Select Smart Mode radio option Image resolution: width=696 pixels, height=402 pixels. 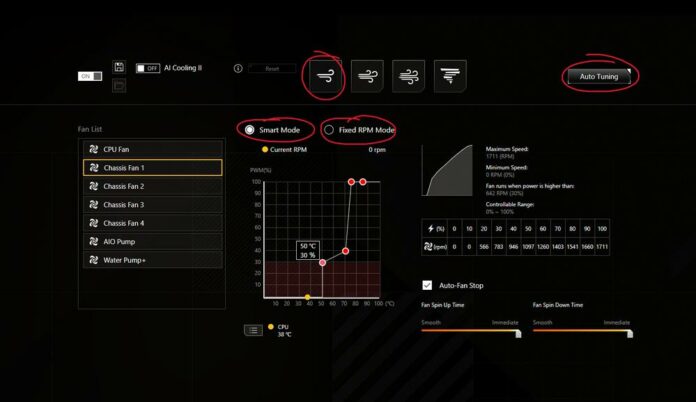coord(250,130)
